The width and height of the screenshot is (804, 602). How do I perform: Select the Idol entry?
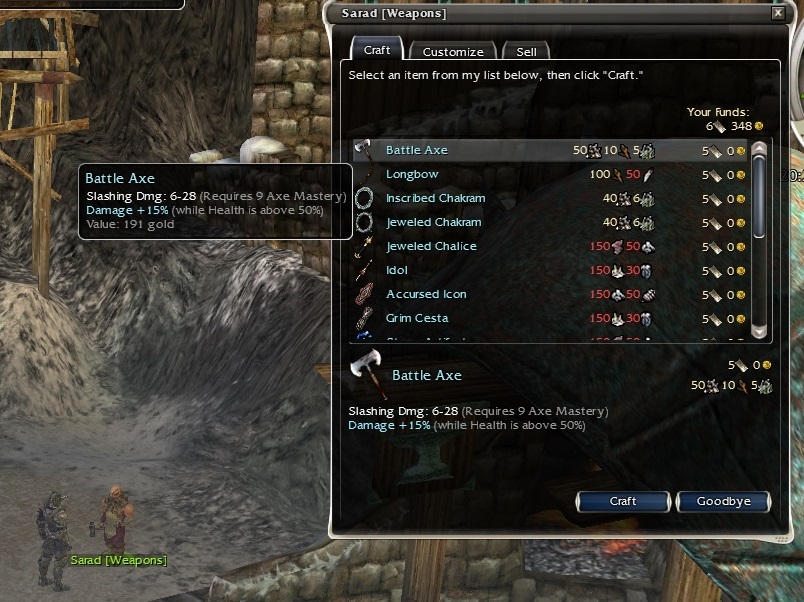[x=397, y=270]
